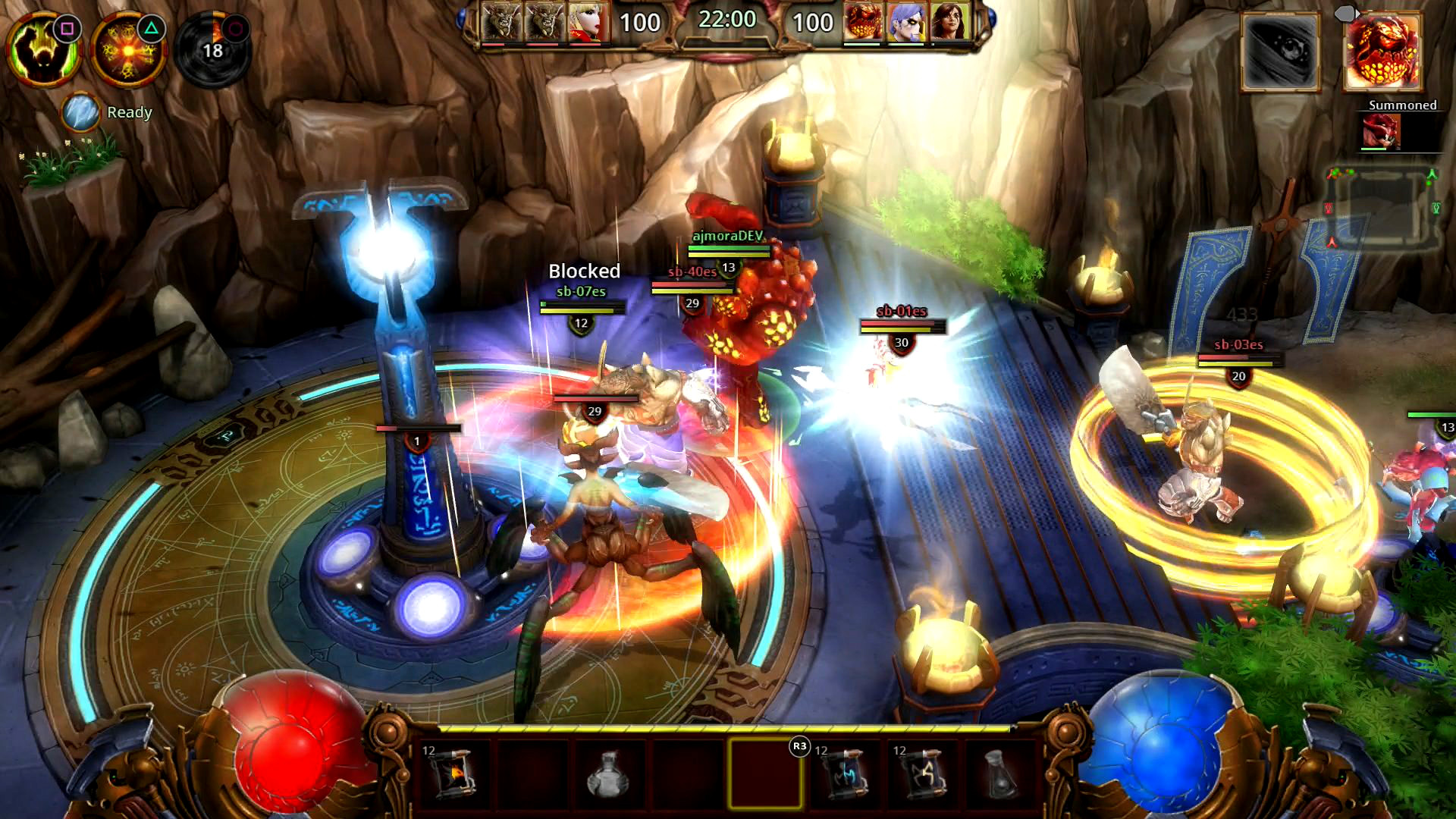Use the fiery orange sunburst ability
Image resolution: width=1456 pixels, height=819 pixels.
click(x=127, y=50)
